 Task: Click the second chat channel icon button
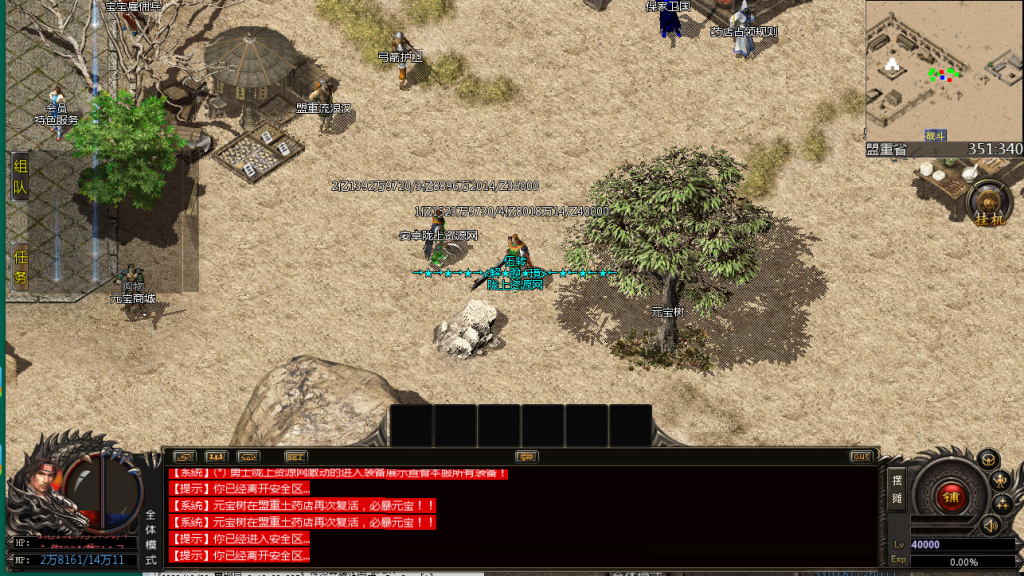tap(216, 457)
